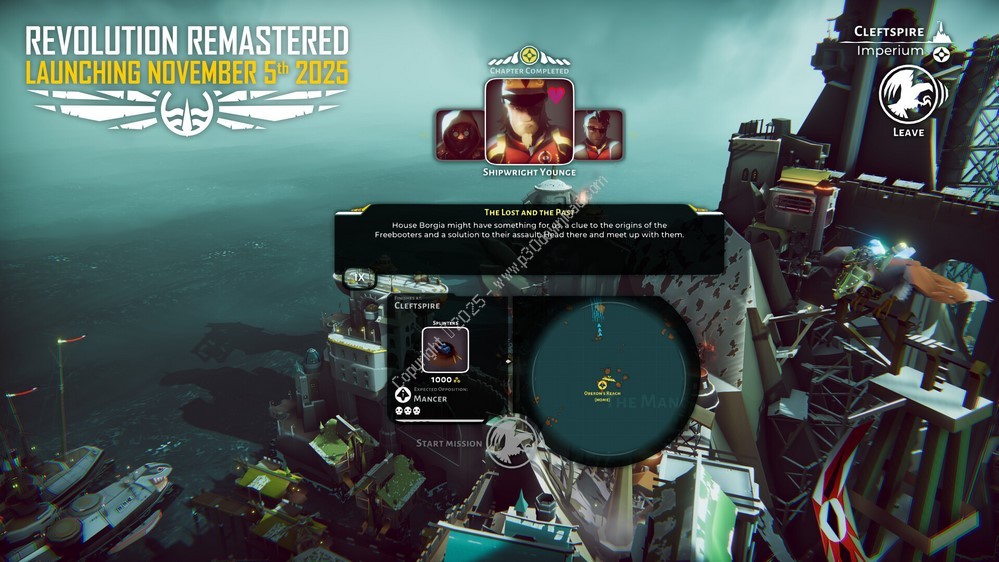
Task: Select the Splinters reward item slot
Action: point(445,350)
